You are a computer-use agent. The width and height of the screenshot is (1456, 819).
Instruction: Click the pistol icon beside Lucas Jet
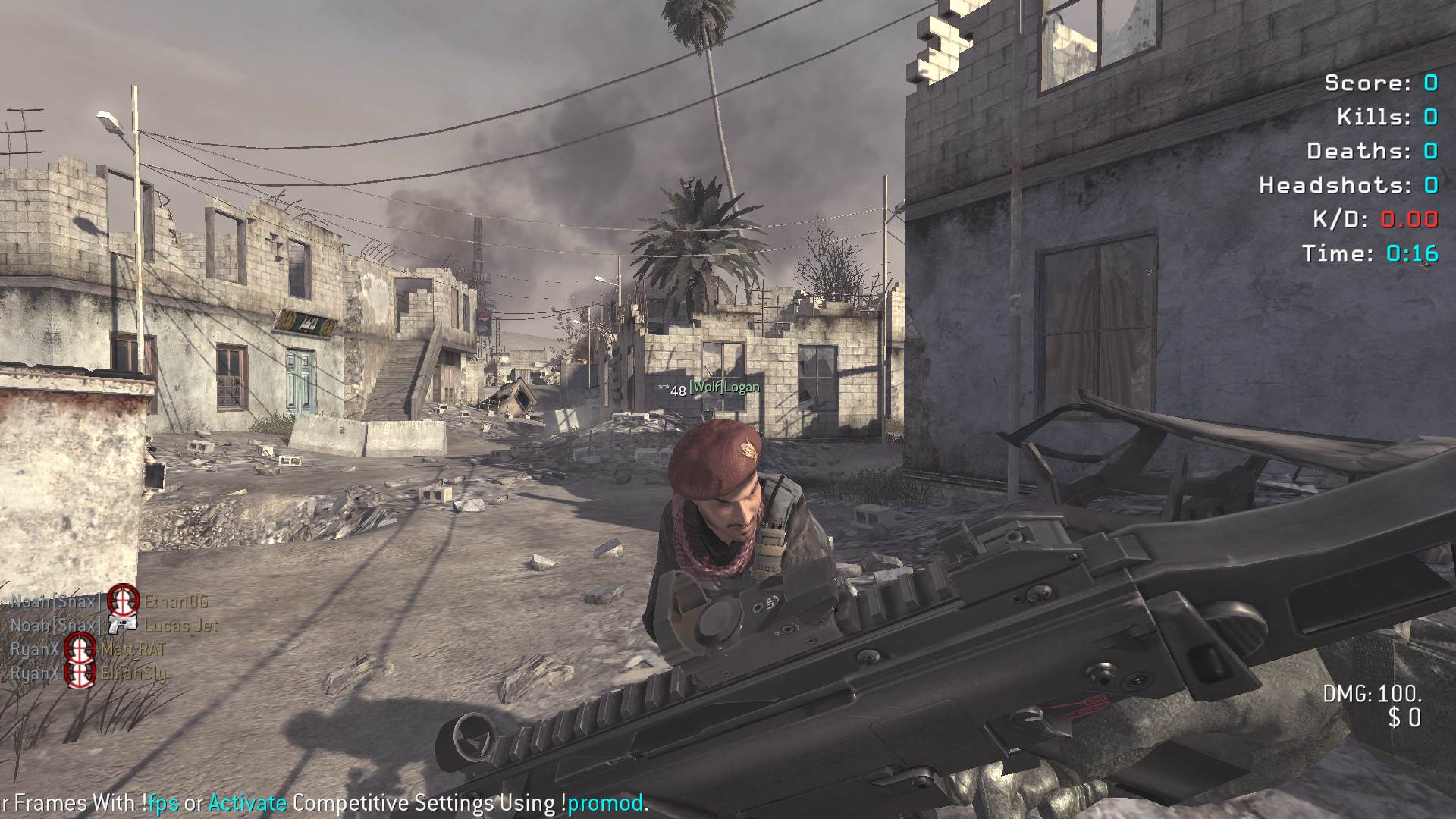click(x=122, y=626)
